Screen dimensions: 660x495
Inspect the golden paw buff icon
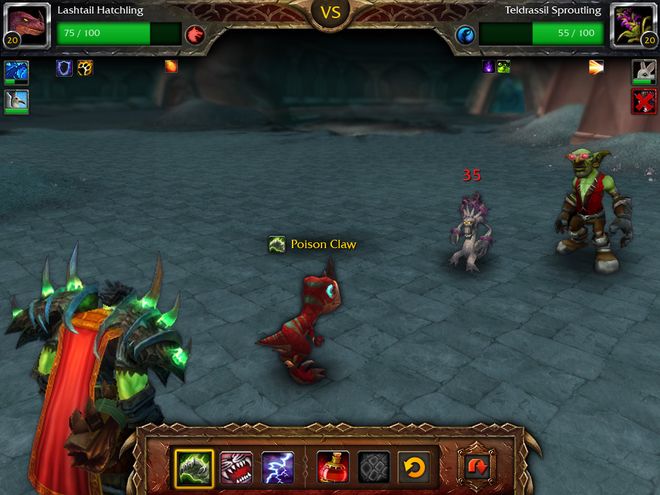click(x=85, y=67)
